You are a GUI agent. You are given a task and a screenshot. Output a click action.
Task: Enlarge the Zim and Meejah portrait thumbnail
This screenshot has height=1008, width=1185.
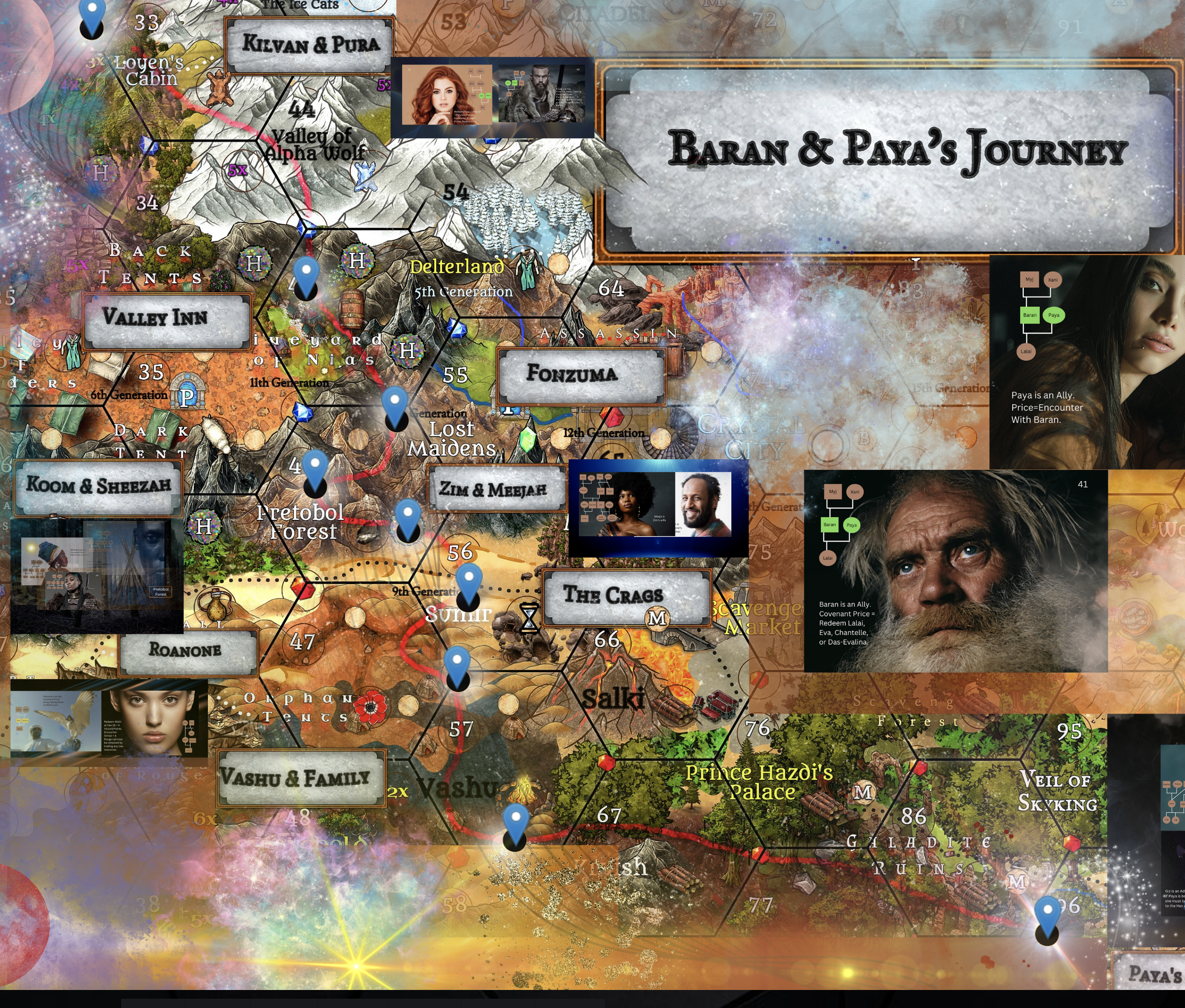(658, 507)
